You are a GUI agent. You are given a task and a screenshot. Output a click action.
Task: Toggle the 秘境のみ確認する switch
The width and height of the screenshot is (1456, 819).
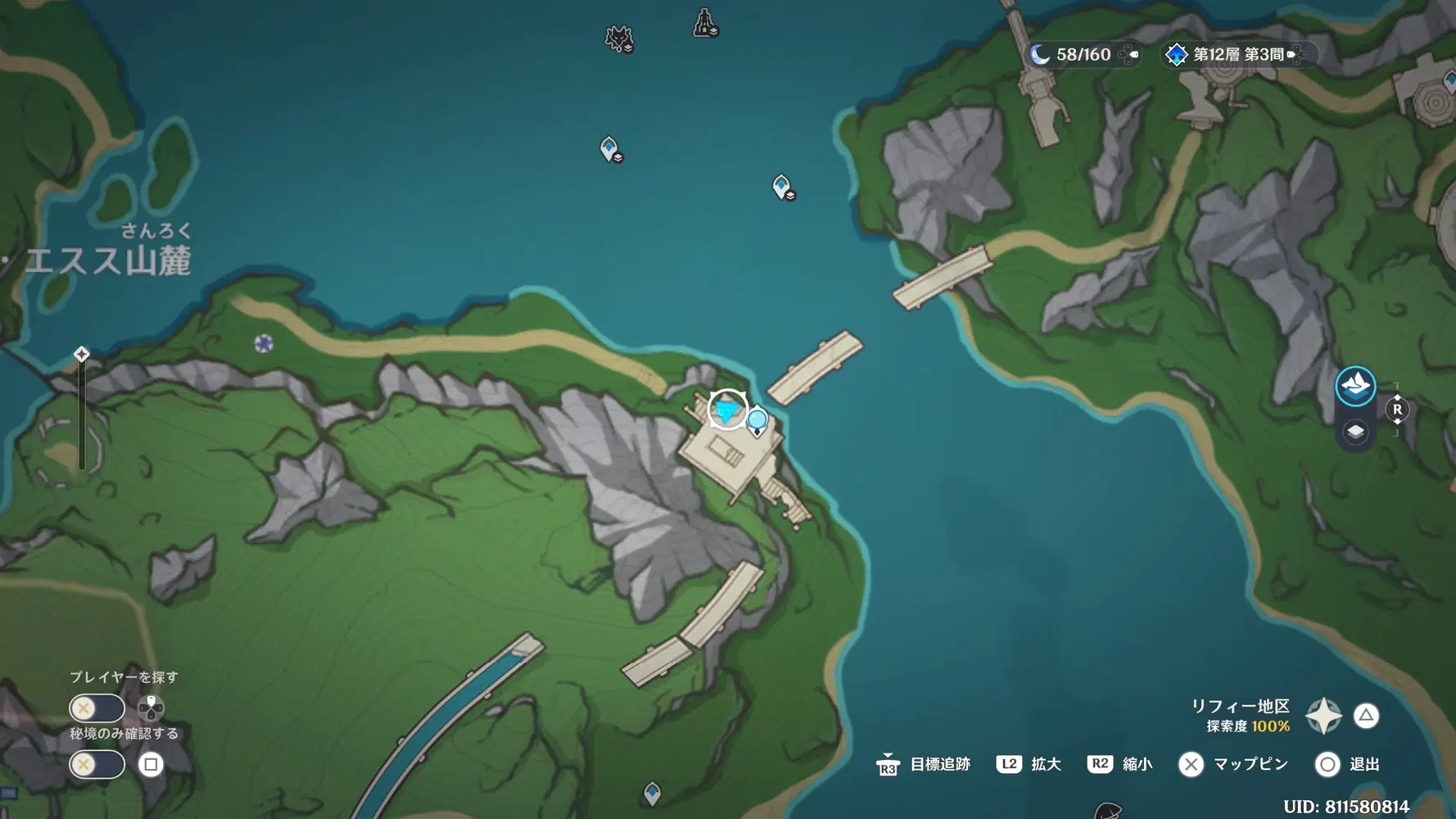point(97,764)
